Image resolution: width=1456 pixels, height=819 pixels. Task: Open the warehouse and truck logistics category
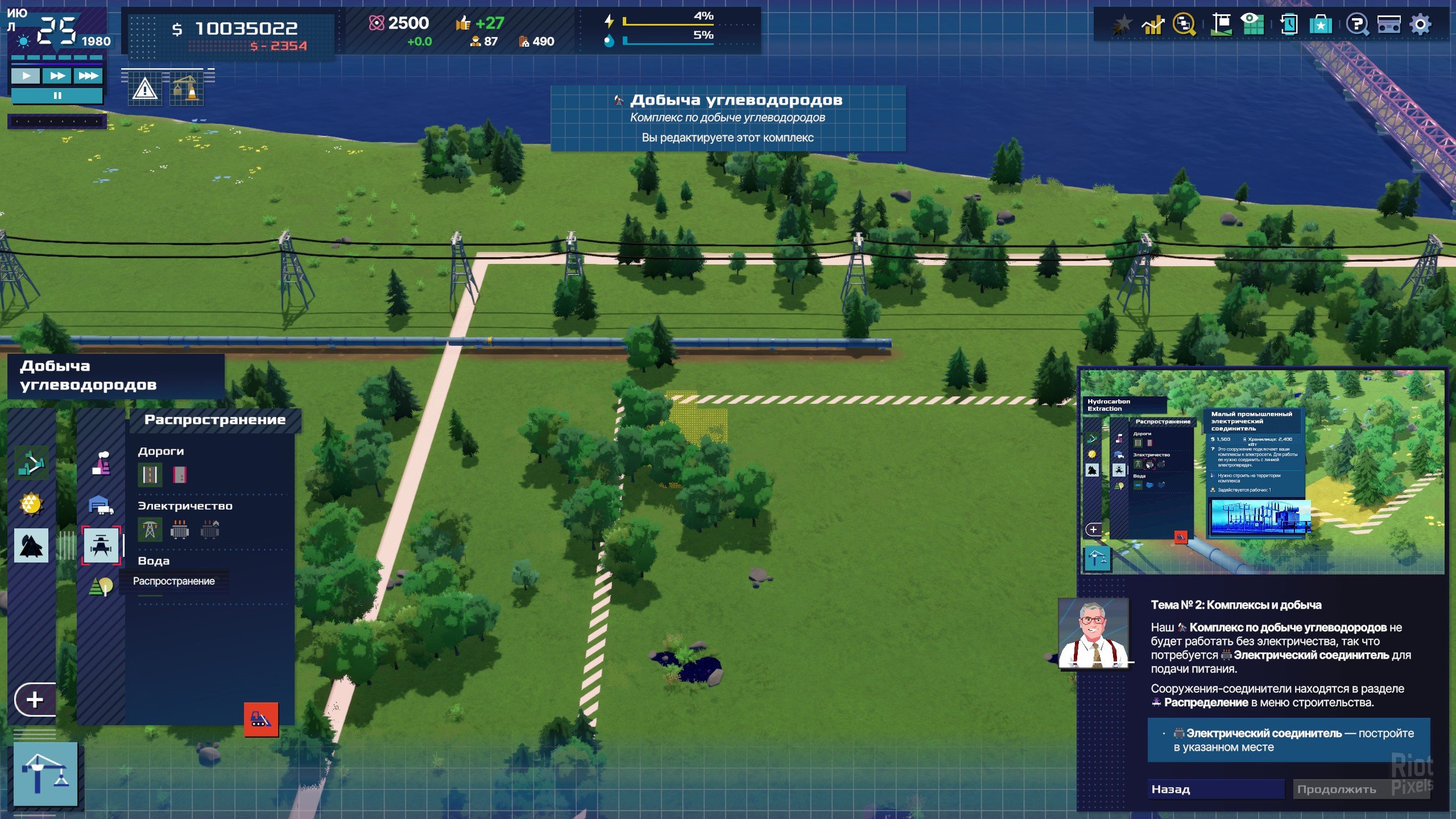tap(101, 504)
